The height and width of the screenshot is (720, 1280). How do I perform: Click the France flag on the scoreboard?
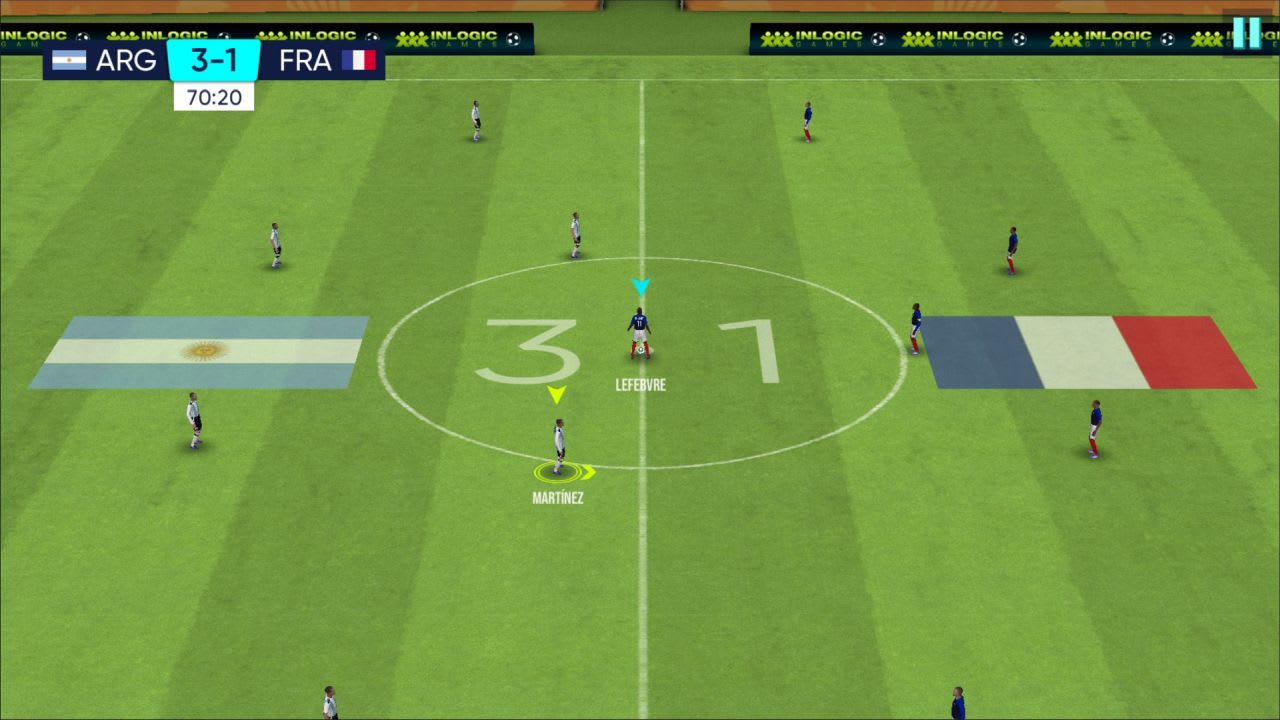tap(360, 60)
